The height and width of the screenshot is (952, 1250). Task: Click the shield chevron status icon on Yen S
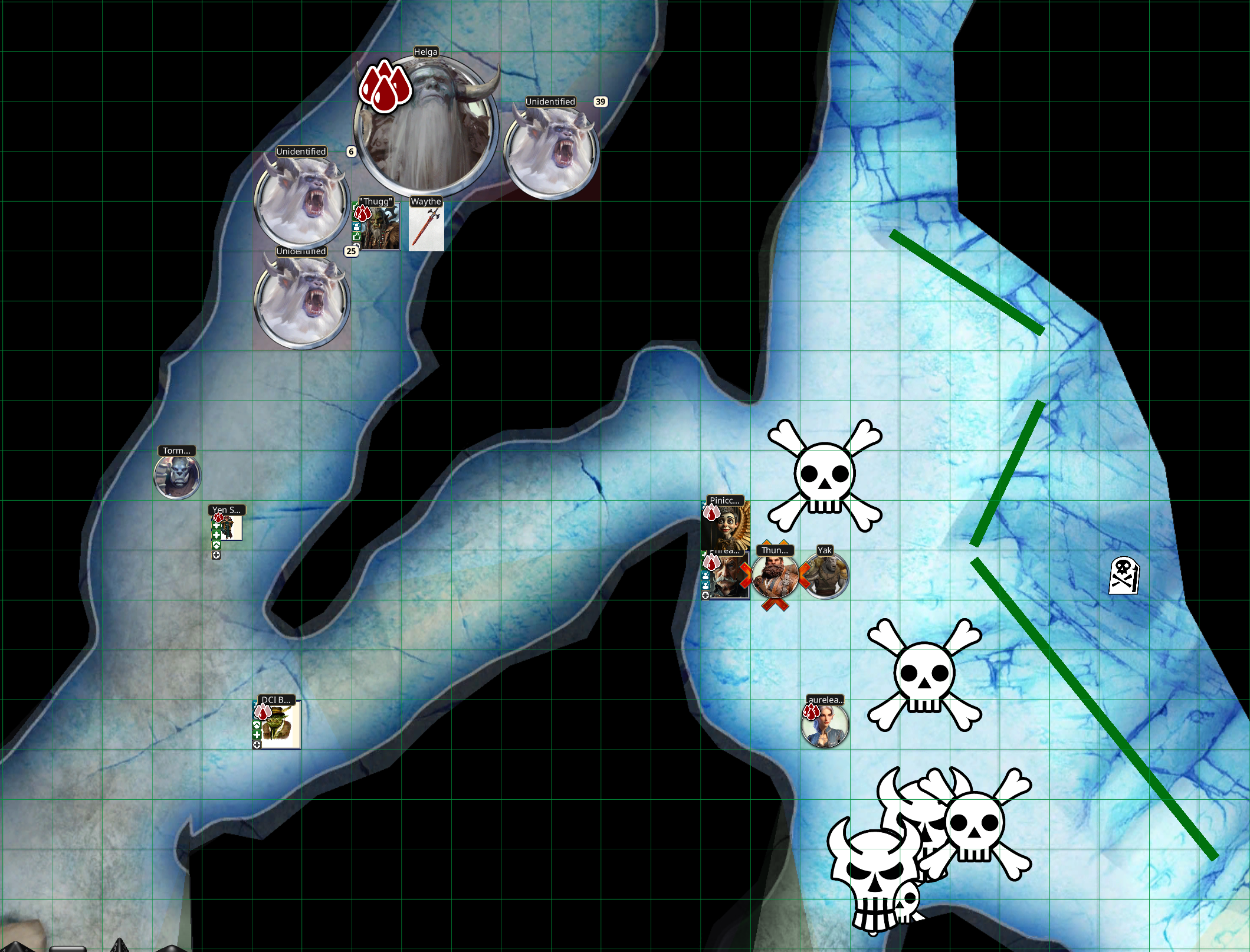coord(216,546)
